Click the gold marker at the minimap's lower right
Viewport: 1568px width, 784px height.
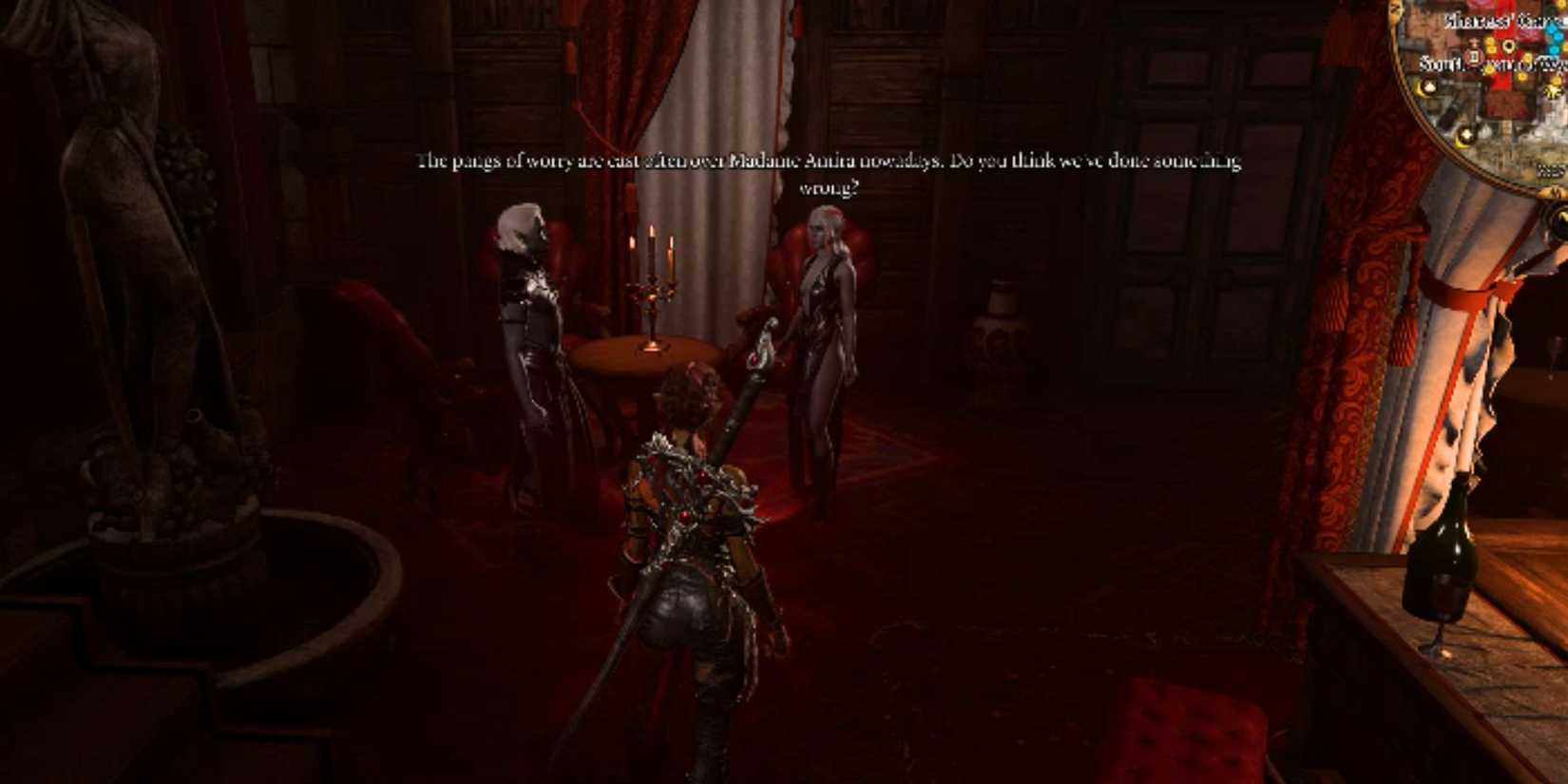(1554, 91)
